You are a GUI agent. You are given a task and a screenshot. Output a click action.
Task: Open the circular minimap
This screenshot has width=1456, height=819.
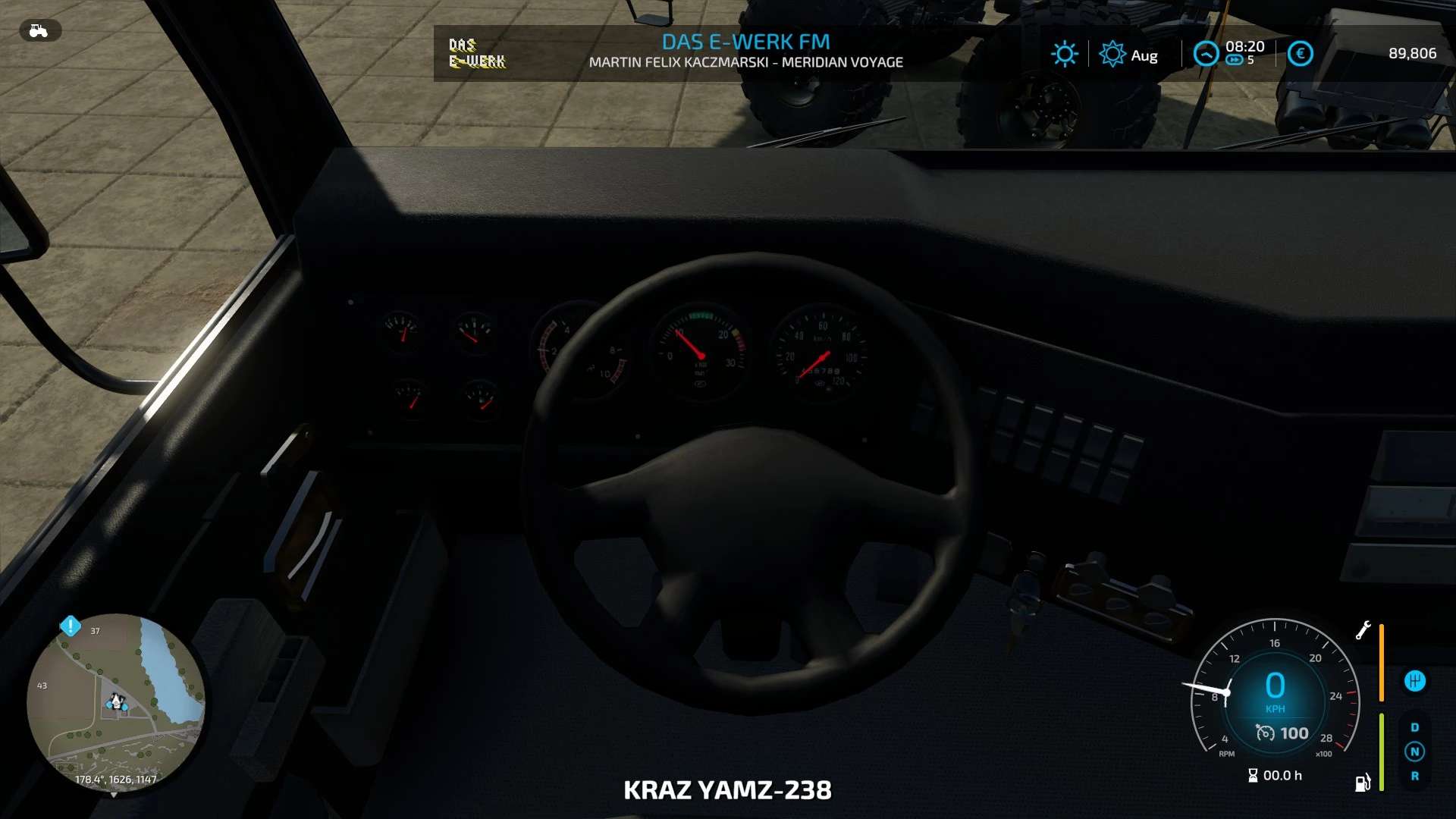pyautogui.click(x=115, y=702)
